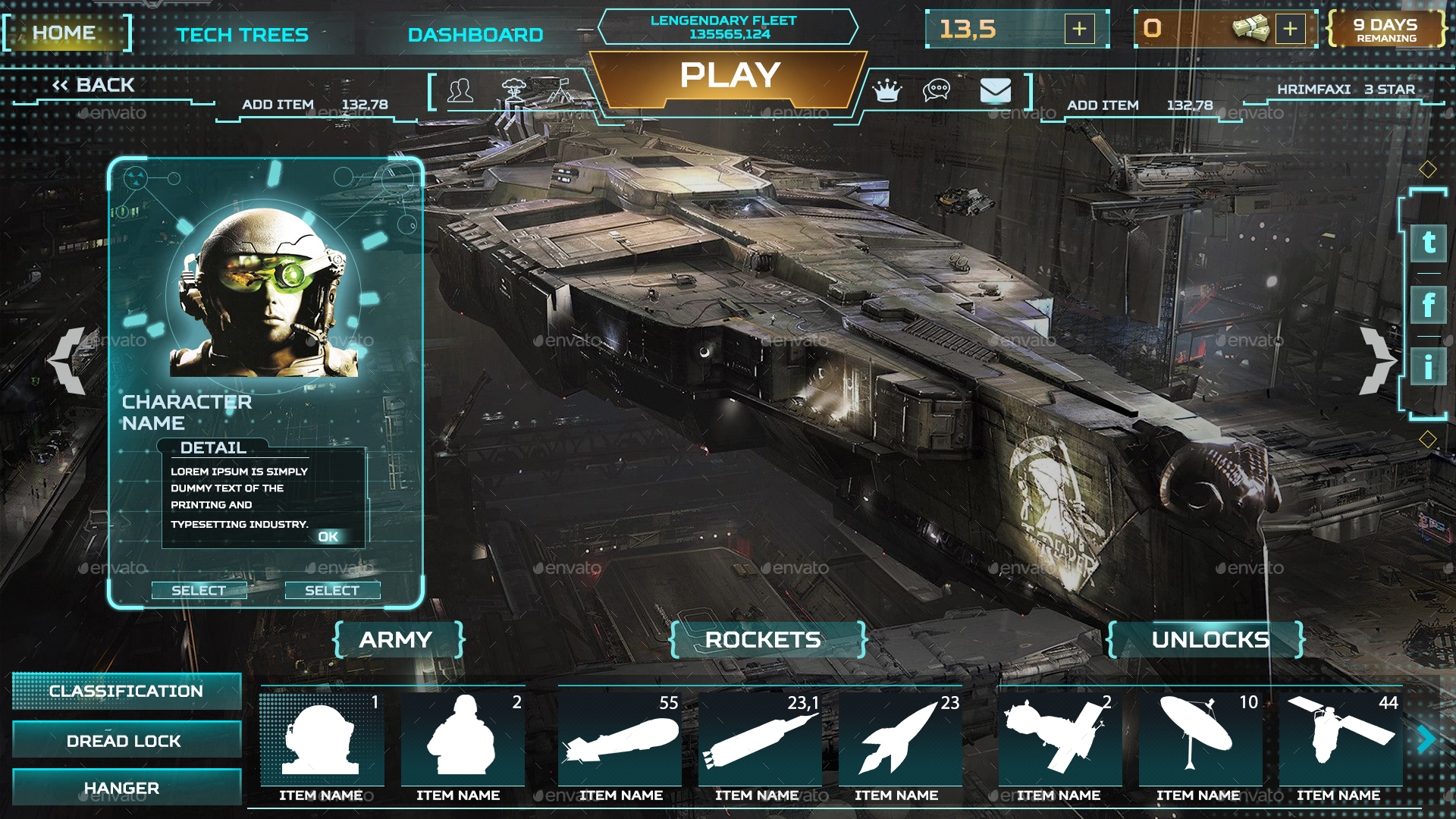The image size is (1456, 819).
Task: Open the Twitter share icon
Action: (1429, 243)
